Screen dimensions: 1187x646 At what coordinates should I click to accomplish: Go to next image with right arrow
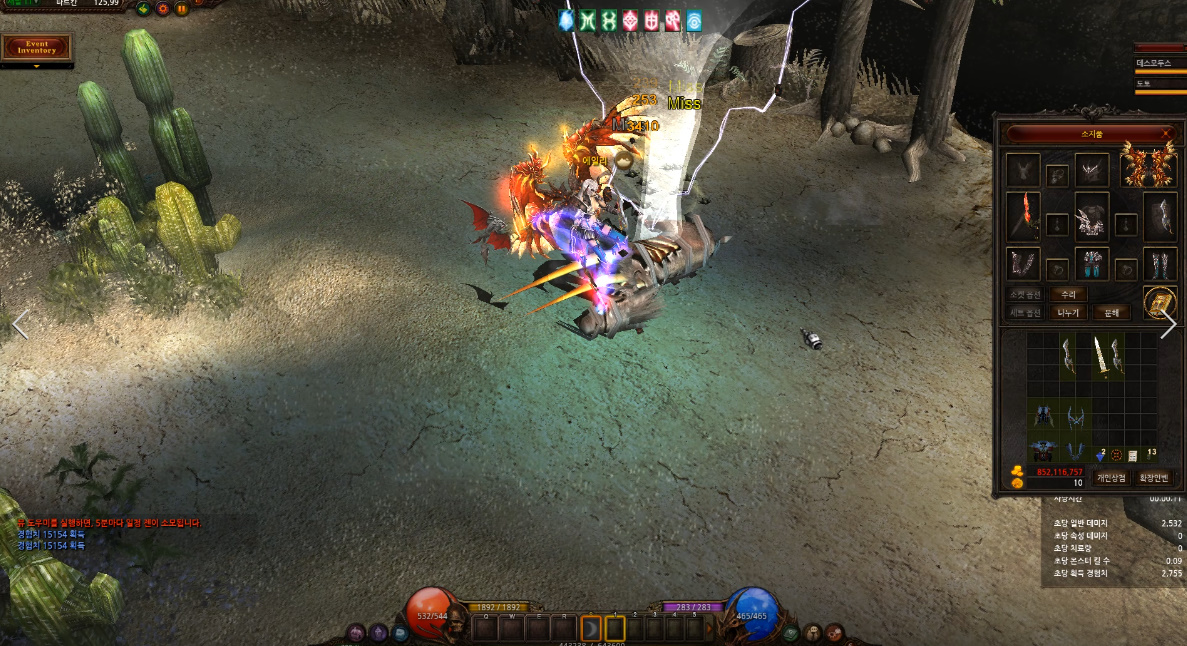click(1168, 324)
